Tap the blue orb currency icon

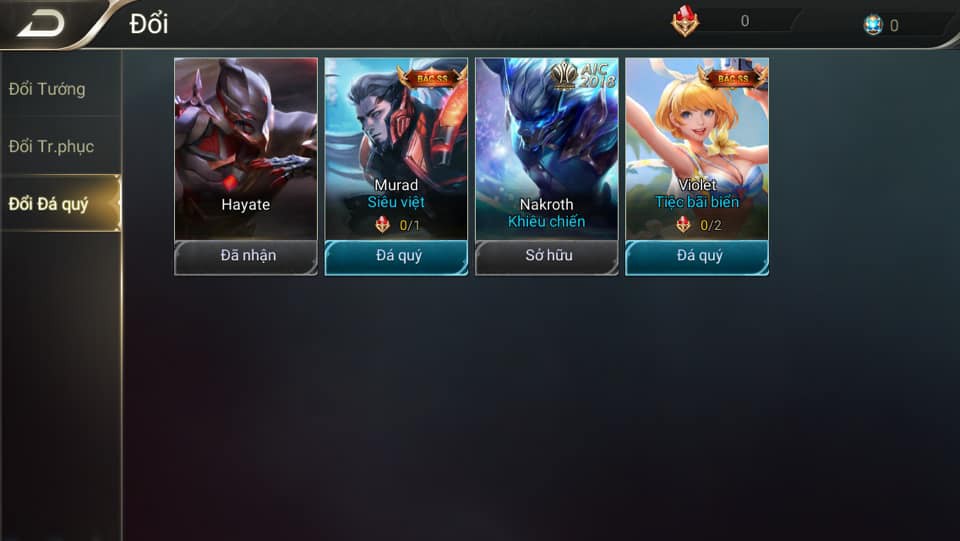coord(873,25)
